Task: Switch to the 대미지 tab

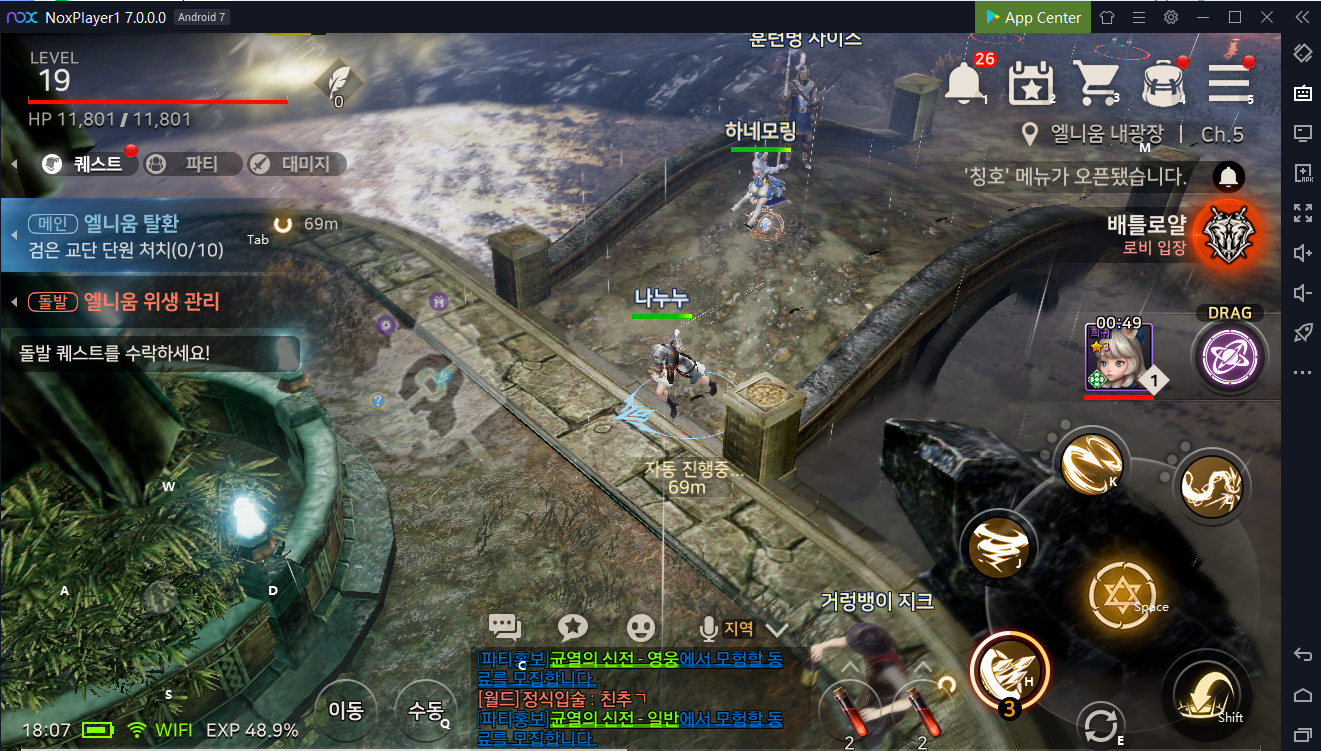Action: click(x=296, y=164)
